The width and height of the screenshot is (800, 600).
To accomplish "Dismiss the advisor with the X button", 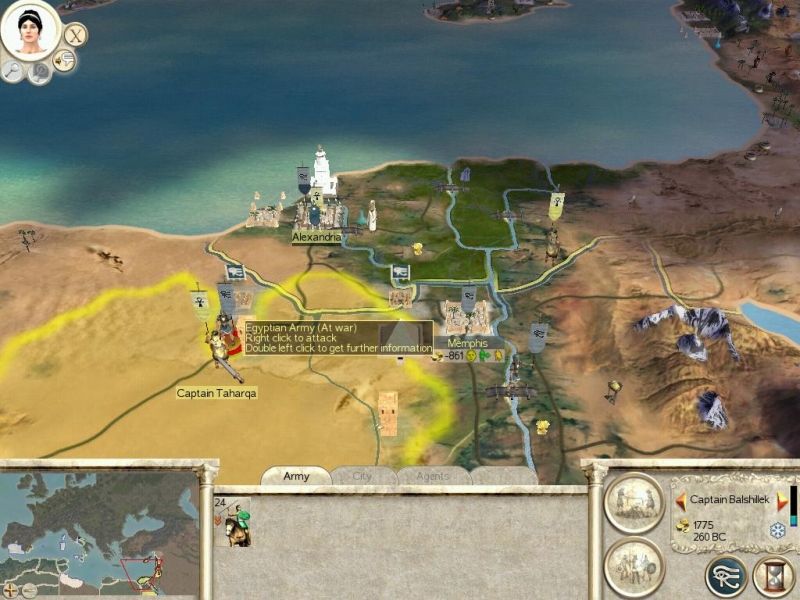I will tap(75, 35).
